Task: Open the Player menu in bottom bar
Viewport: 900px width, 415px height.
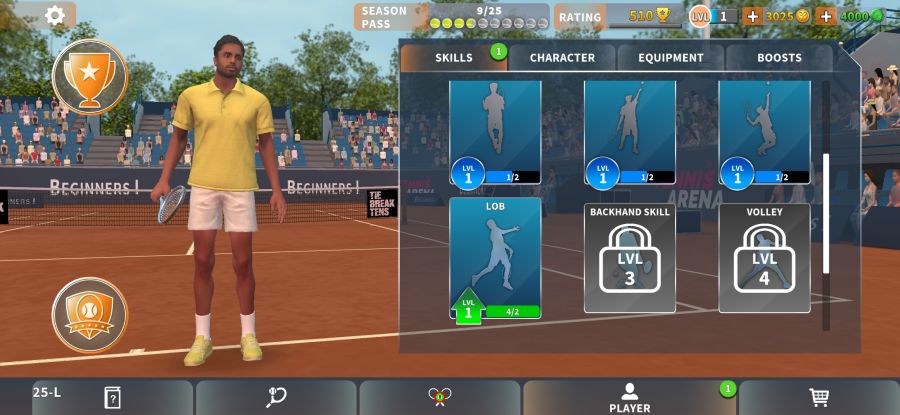Action: click(629, 397)
